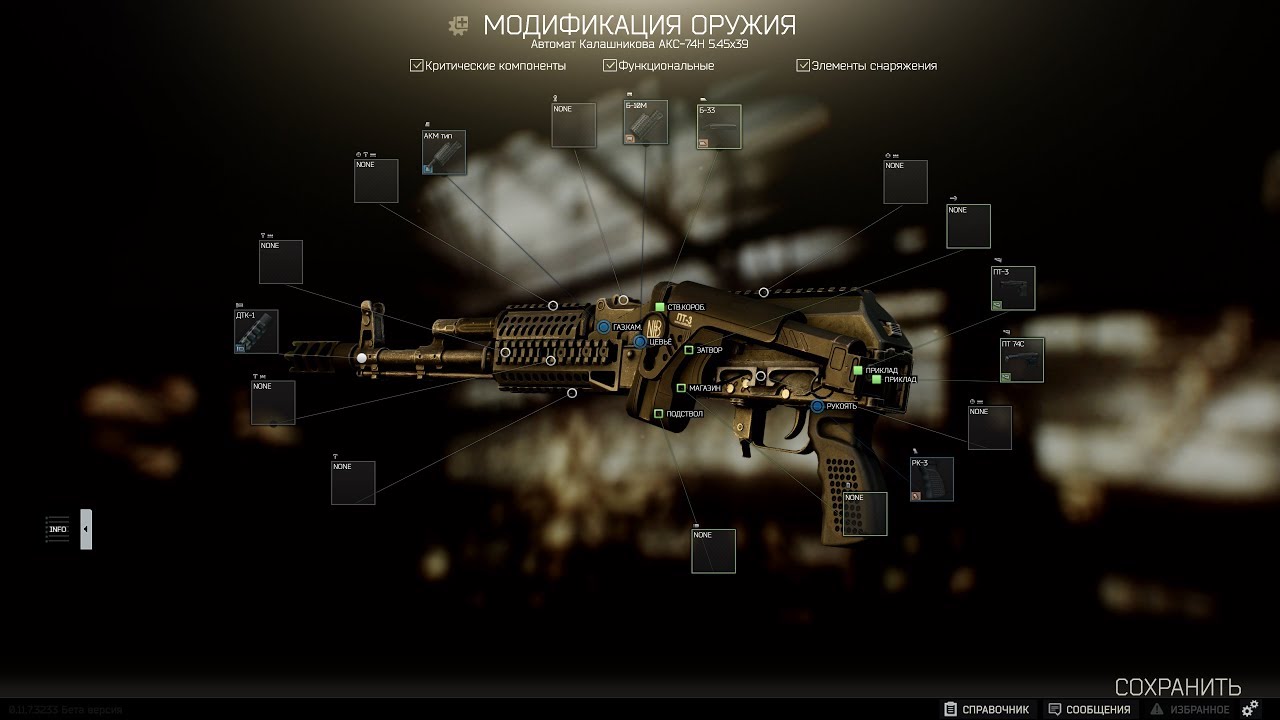Image resolution: width=1280 pixels, height=720 pixels.
Task: Click the ЦЕВЬЁ handguard marker
Action: (x=640, y=342)
